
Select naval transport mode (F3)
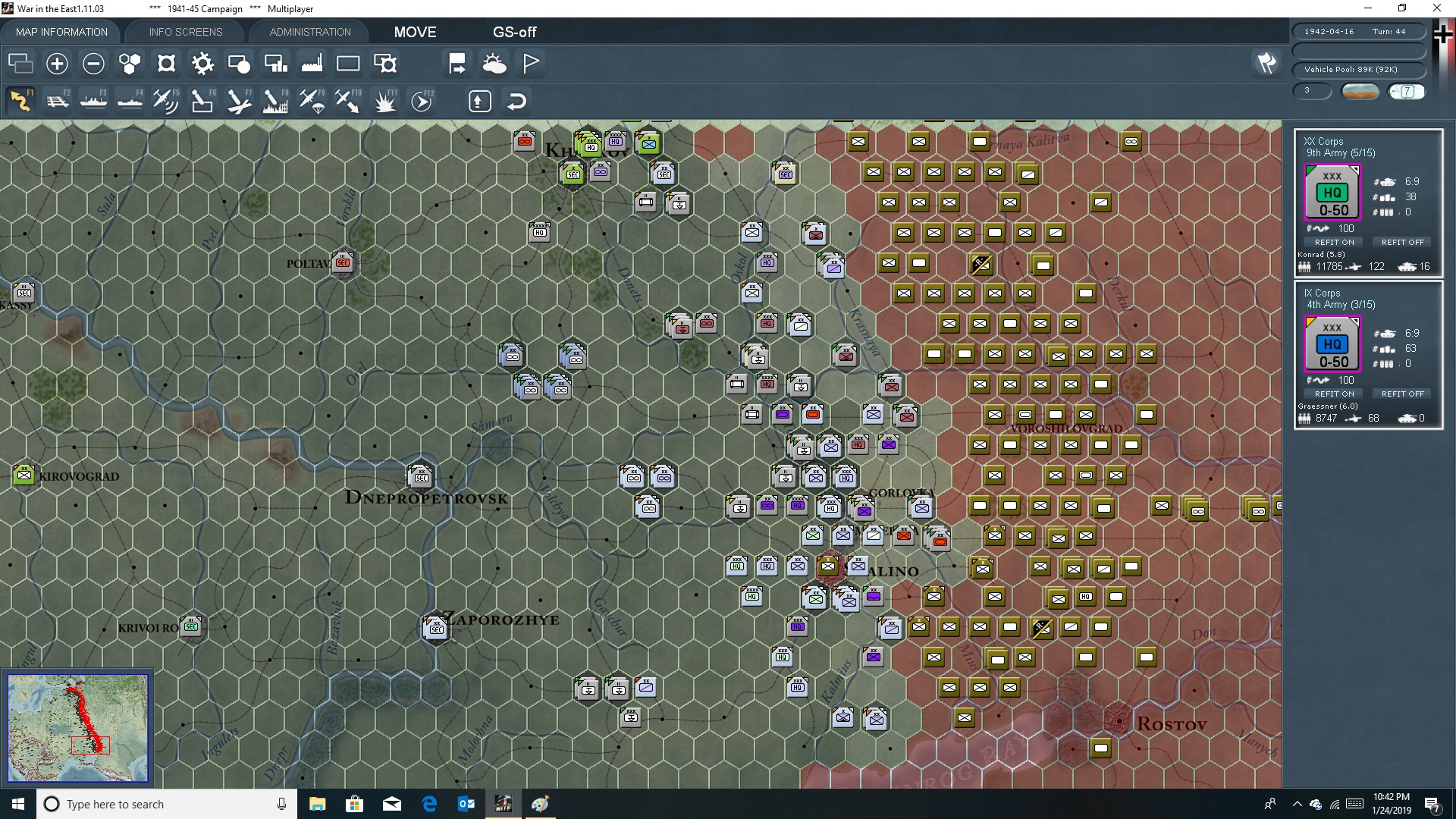tap(94, 101)
